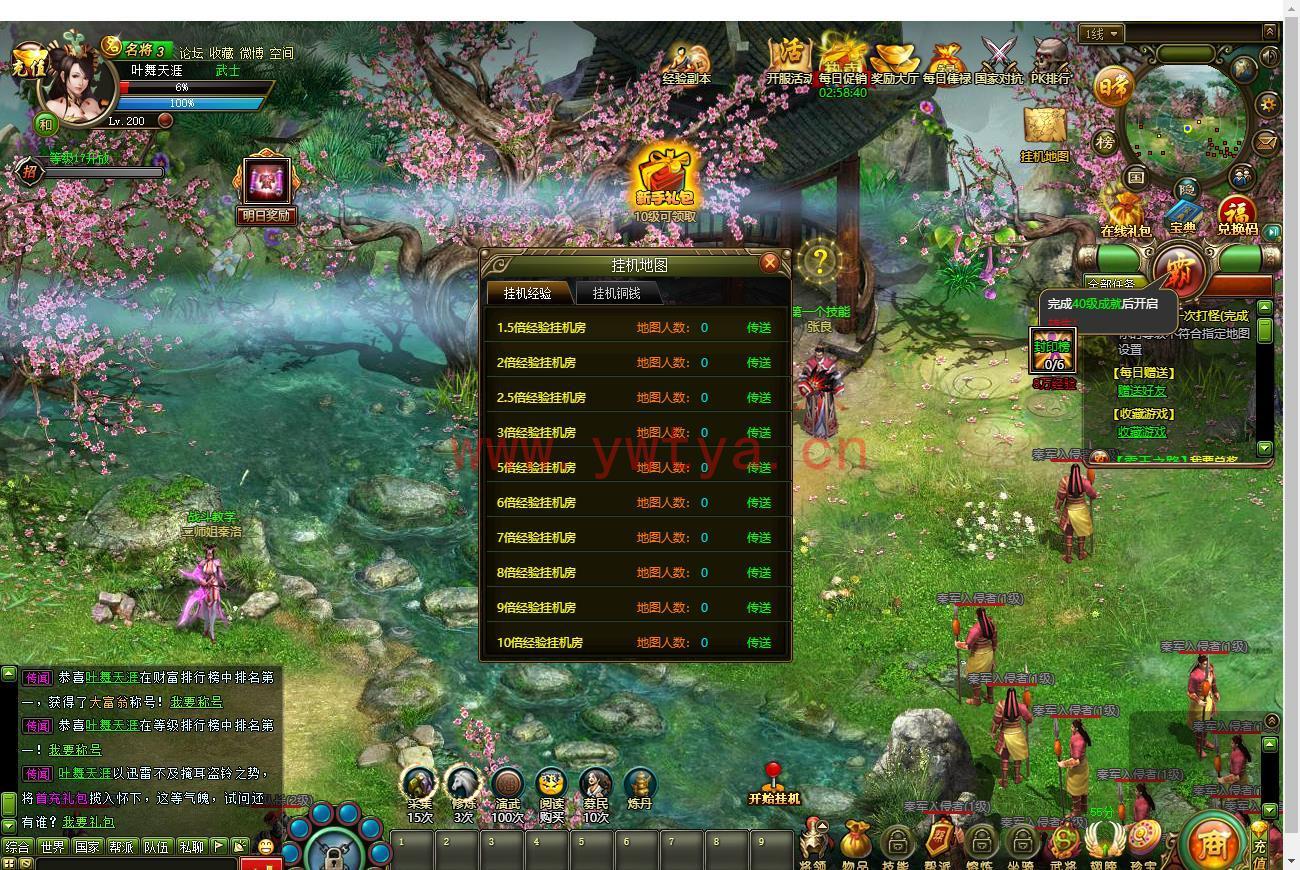Open the 明日奖励 reward icon
The image size is (1300, 870).
point(266,183)
